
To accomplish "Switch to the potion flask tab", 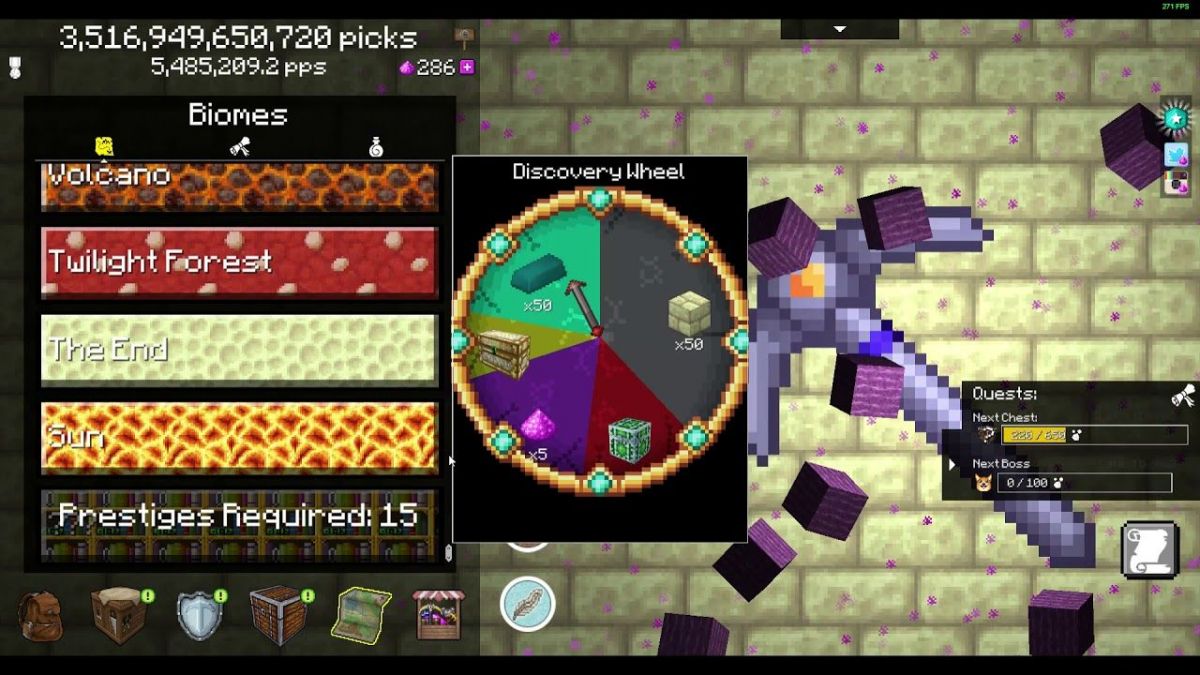I will click(x=376, y=147).
